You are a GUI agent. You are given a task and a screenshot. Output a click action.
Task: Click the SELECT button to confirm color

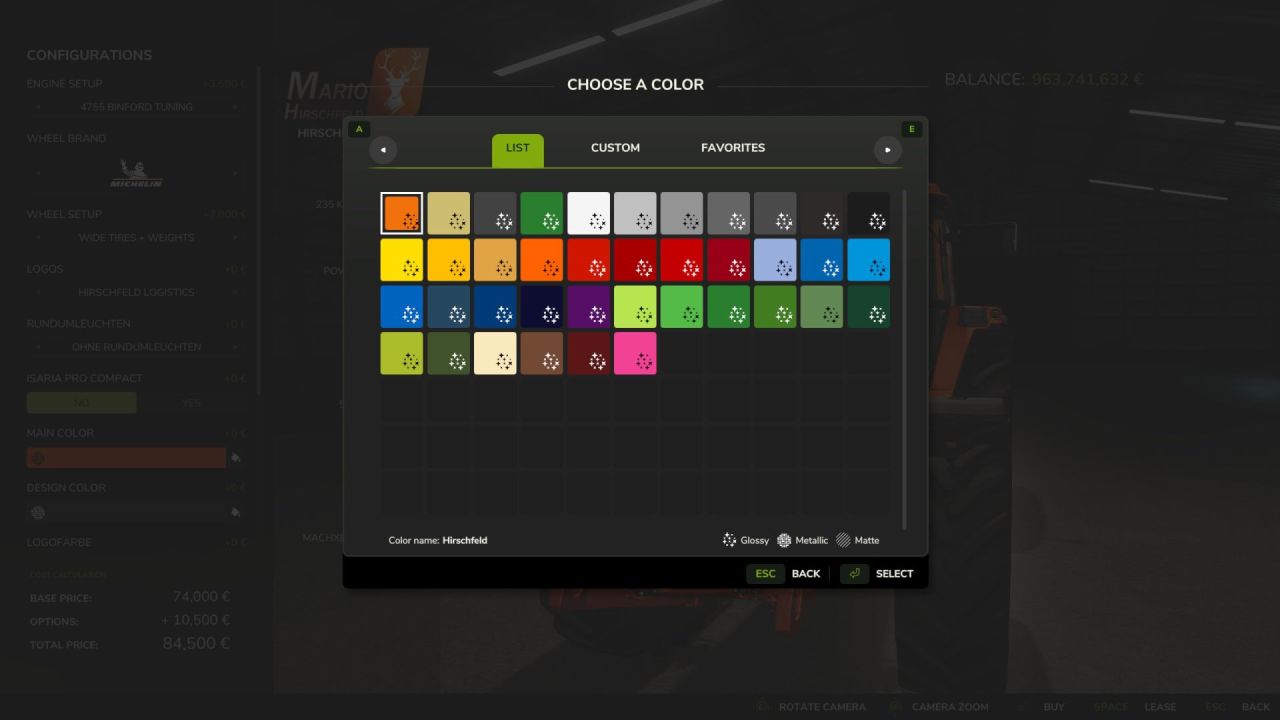893,573
